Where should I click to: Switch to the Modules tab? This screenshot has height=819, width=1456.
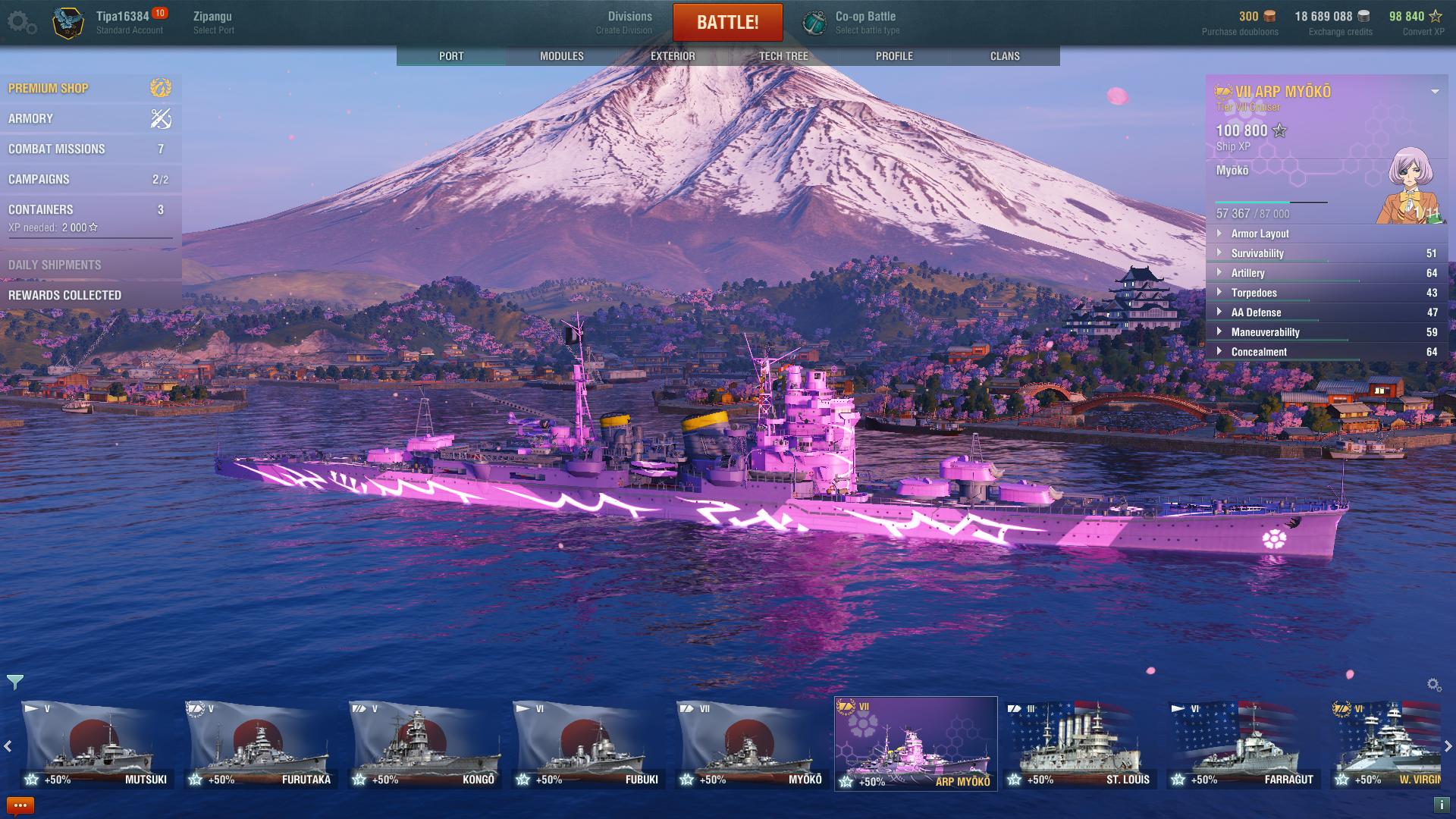[561, 56]
